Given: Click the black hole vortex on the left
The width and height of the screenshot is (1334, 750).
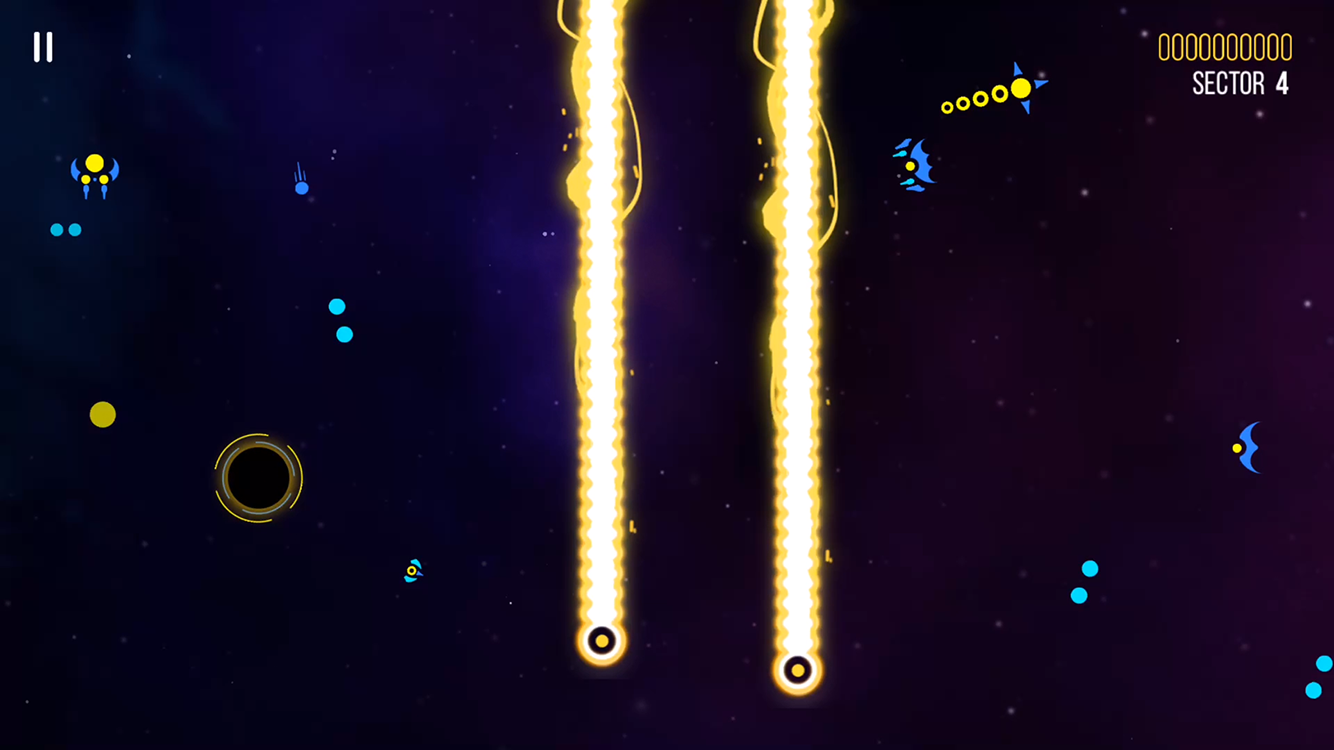Looking at the screenshot, I should pyautogui.click(x=258, y=476).
